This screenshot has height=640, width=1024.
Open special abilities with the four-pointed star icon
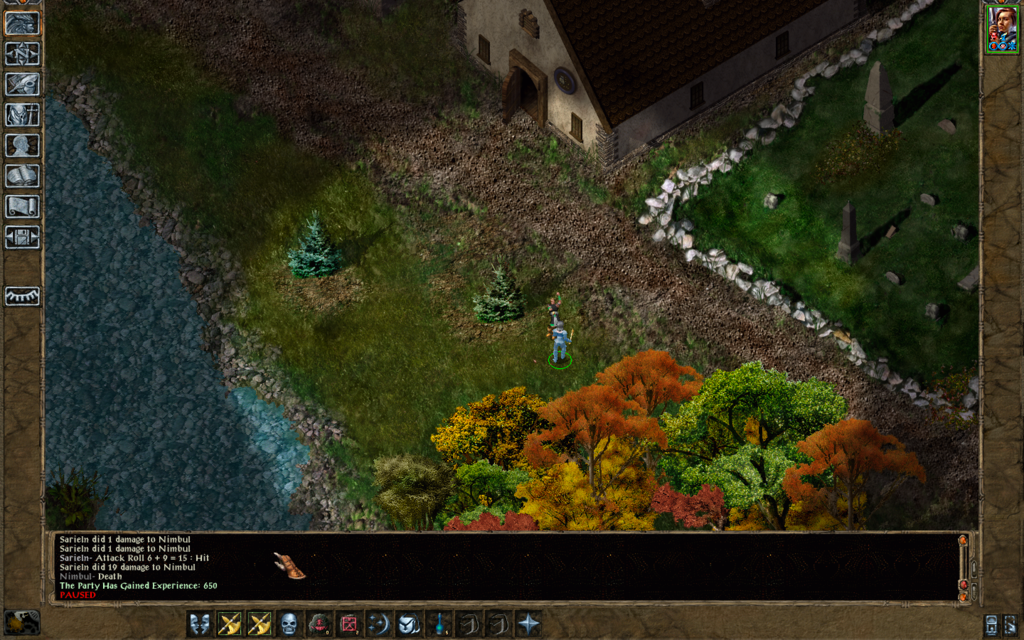[527, 624]
